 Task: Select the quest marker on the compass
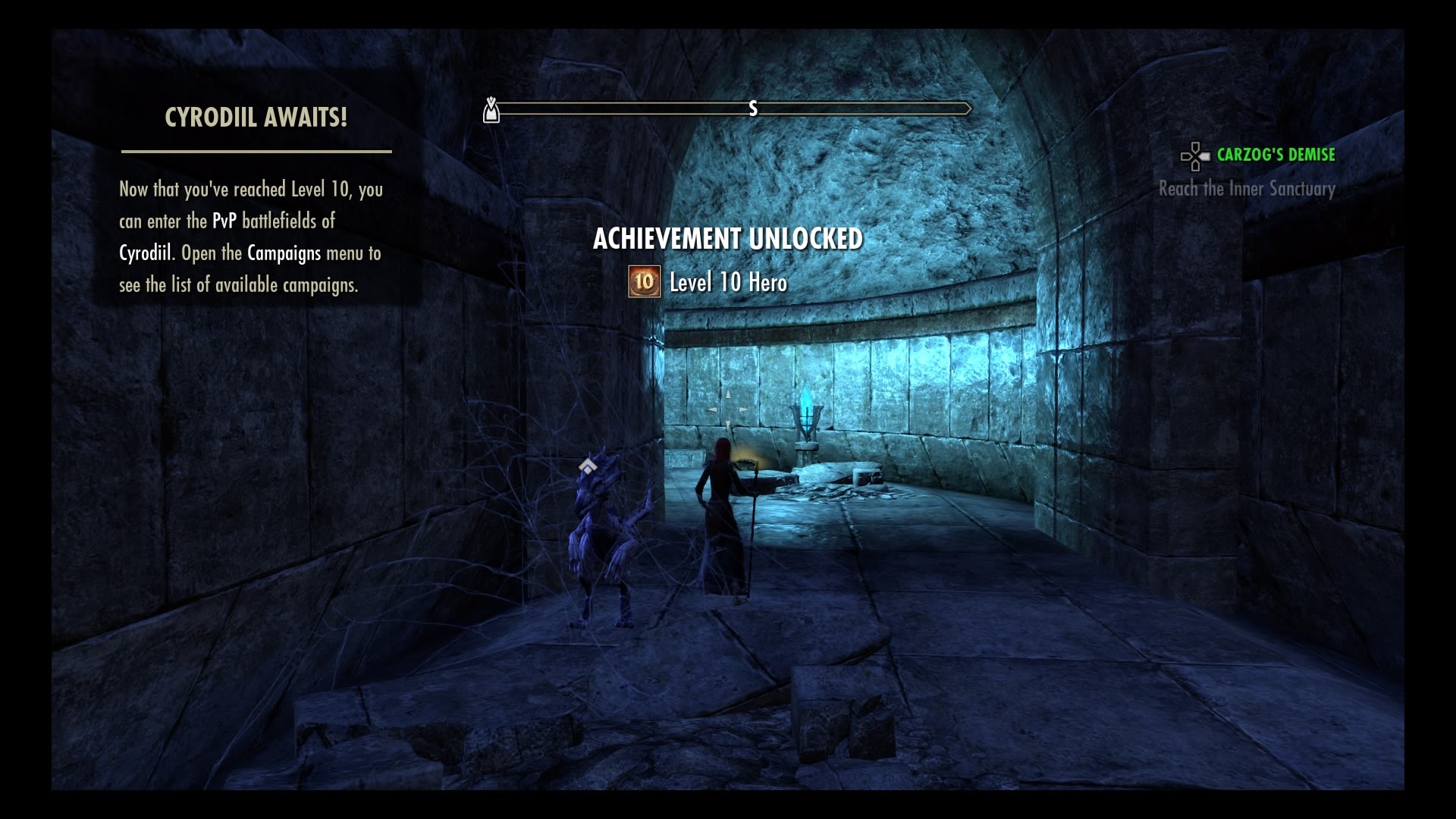[x=491, y=110]
